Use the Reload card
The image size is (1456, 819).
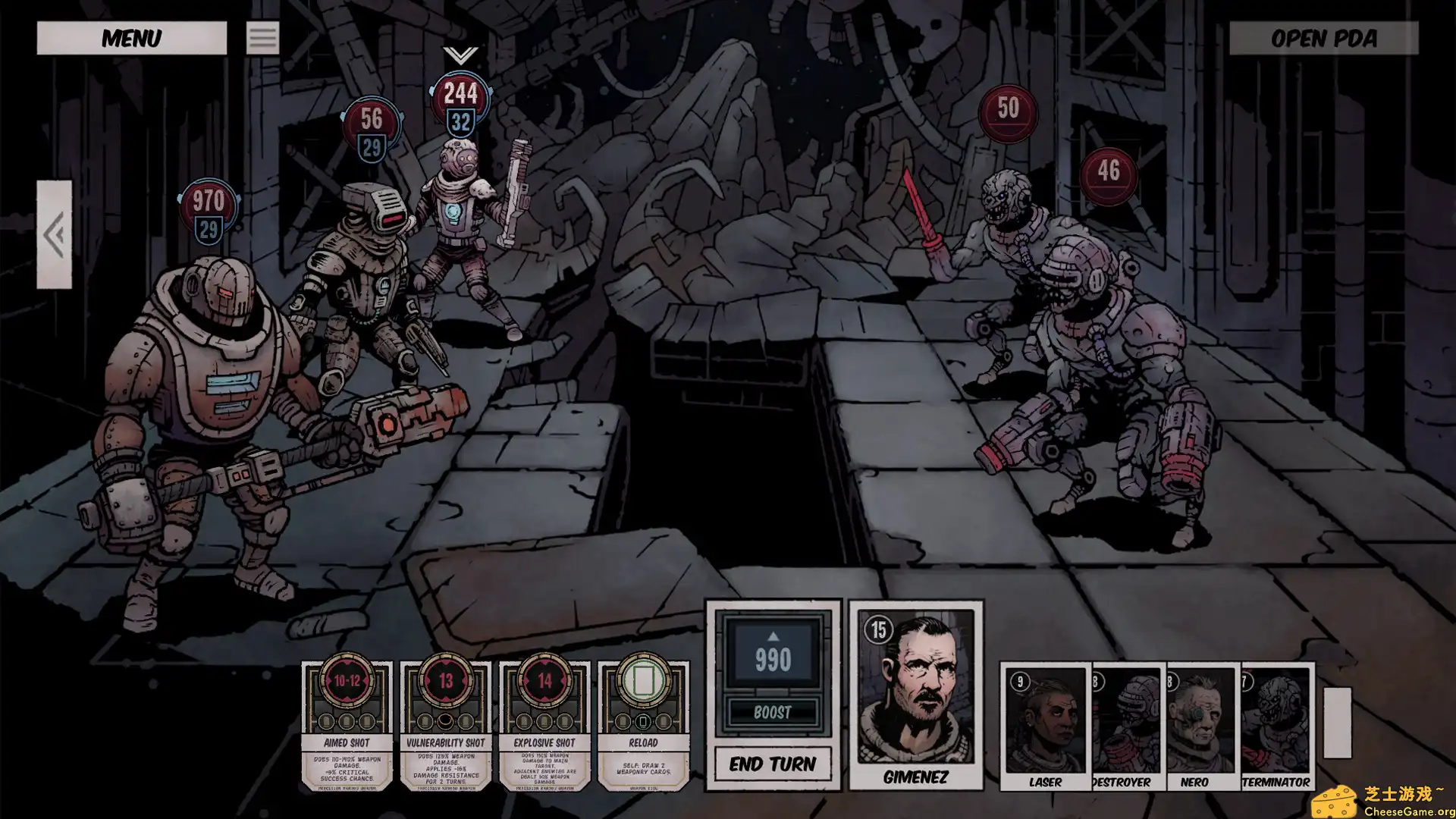pyautogui.click(x=643, y=726)
